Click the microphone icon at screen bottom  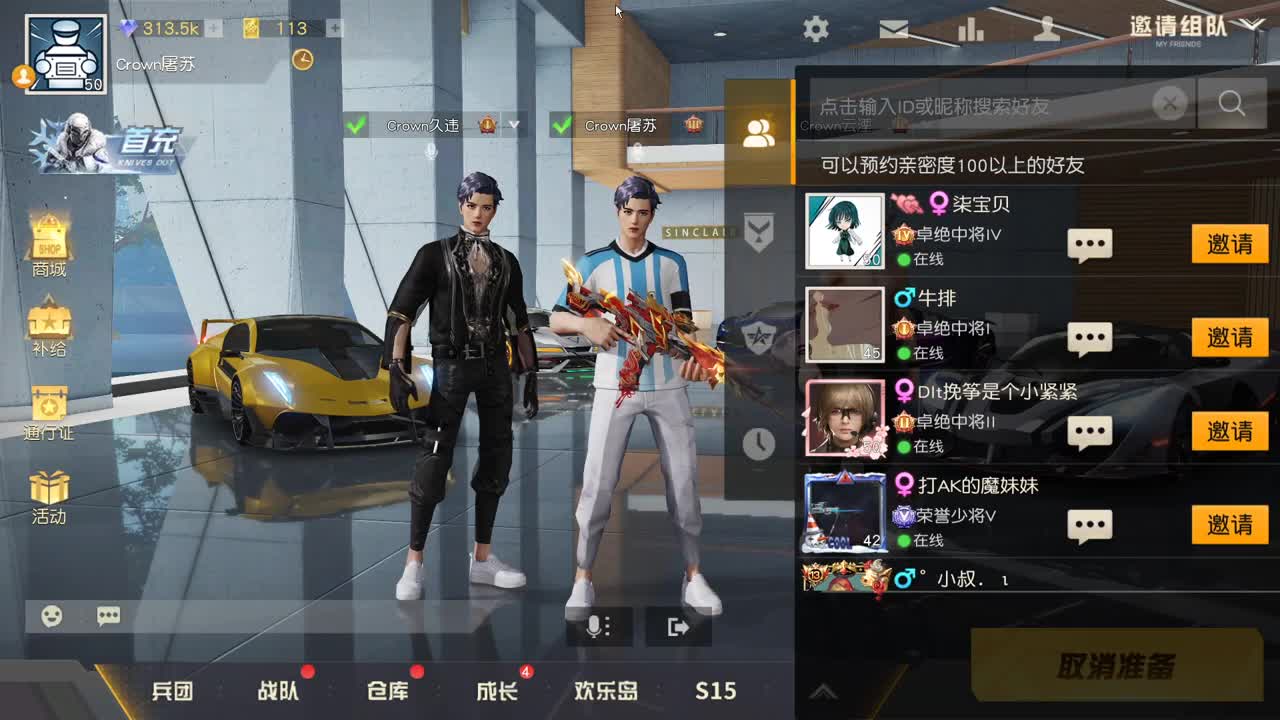pyautogui.click(x=597, y=625)
